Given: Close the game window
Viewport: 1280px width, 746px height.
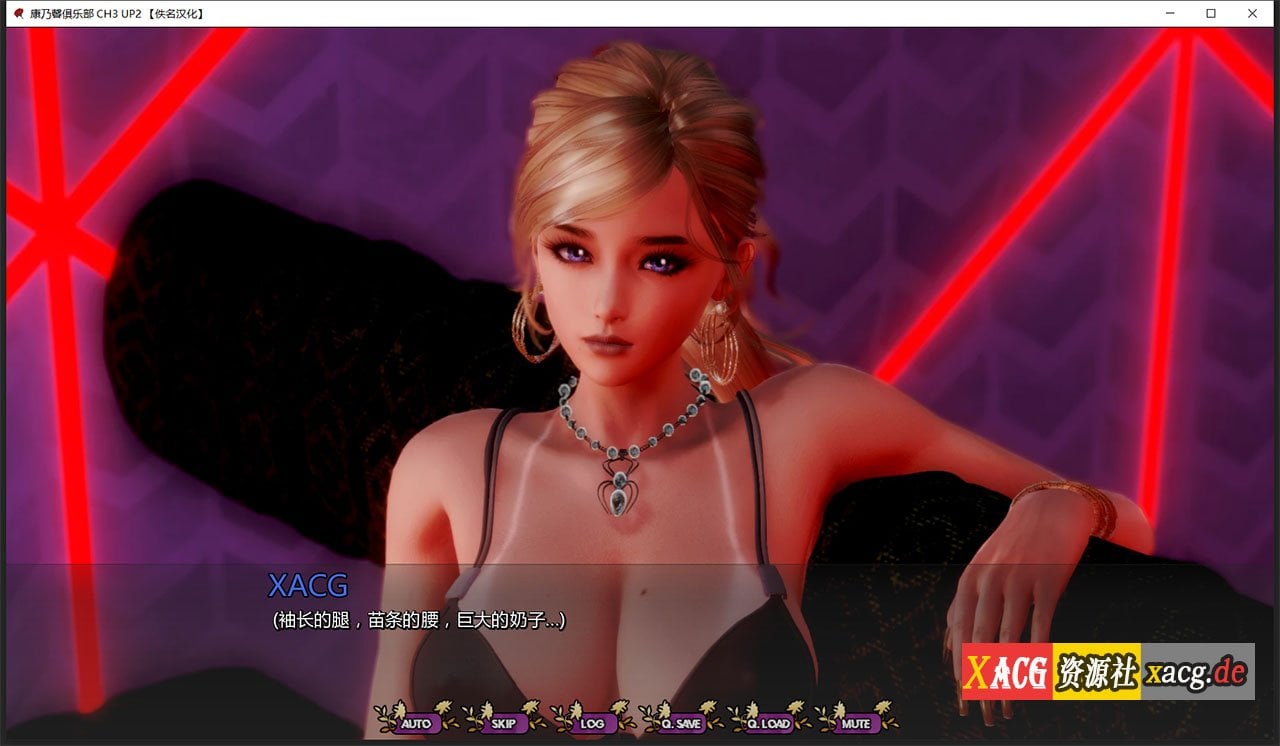Looking at the screenshot, I should point(1253,13).
